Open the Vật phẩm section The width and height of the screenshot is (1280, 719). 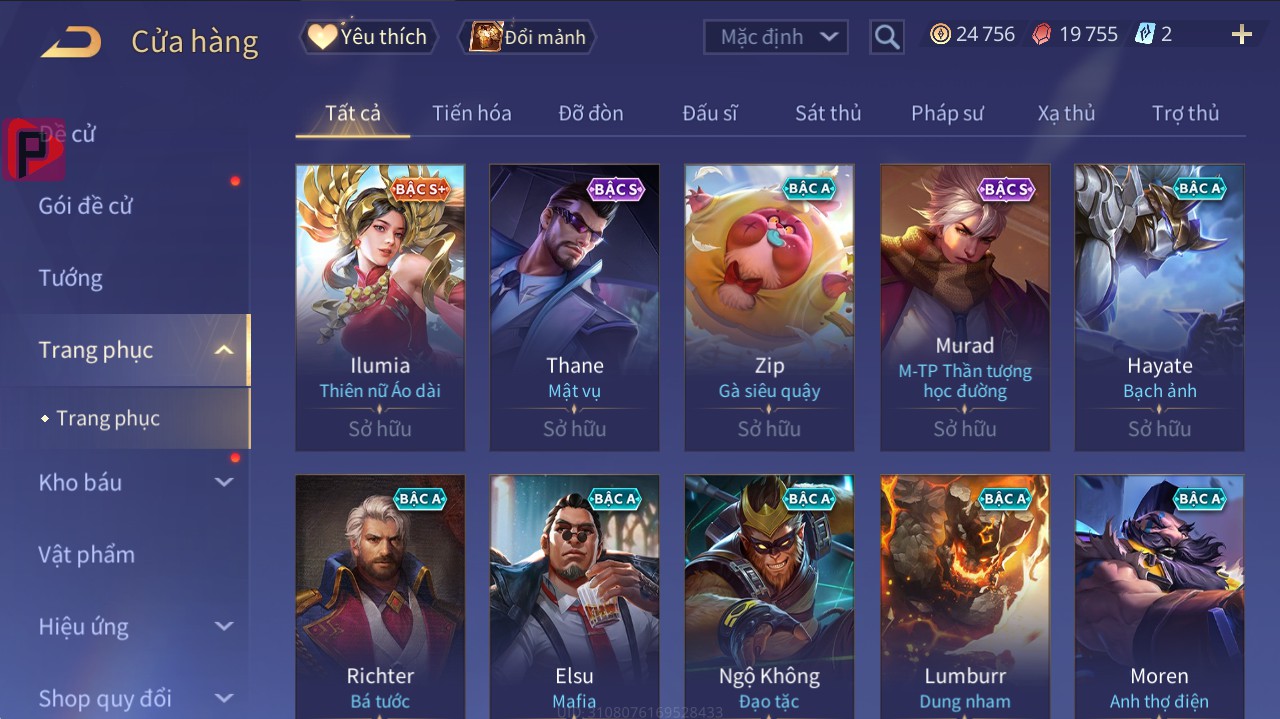click(x=87, y=554)
